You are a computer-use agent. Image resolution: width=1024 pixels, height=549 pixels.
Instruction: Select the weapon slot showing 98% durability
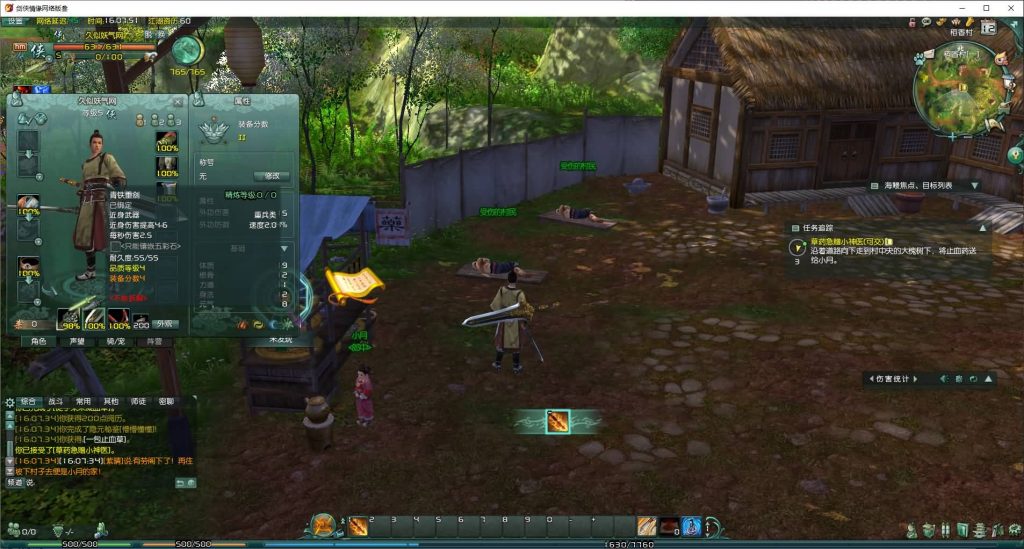(70, 320)
